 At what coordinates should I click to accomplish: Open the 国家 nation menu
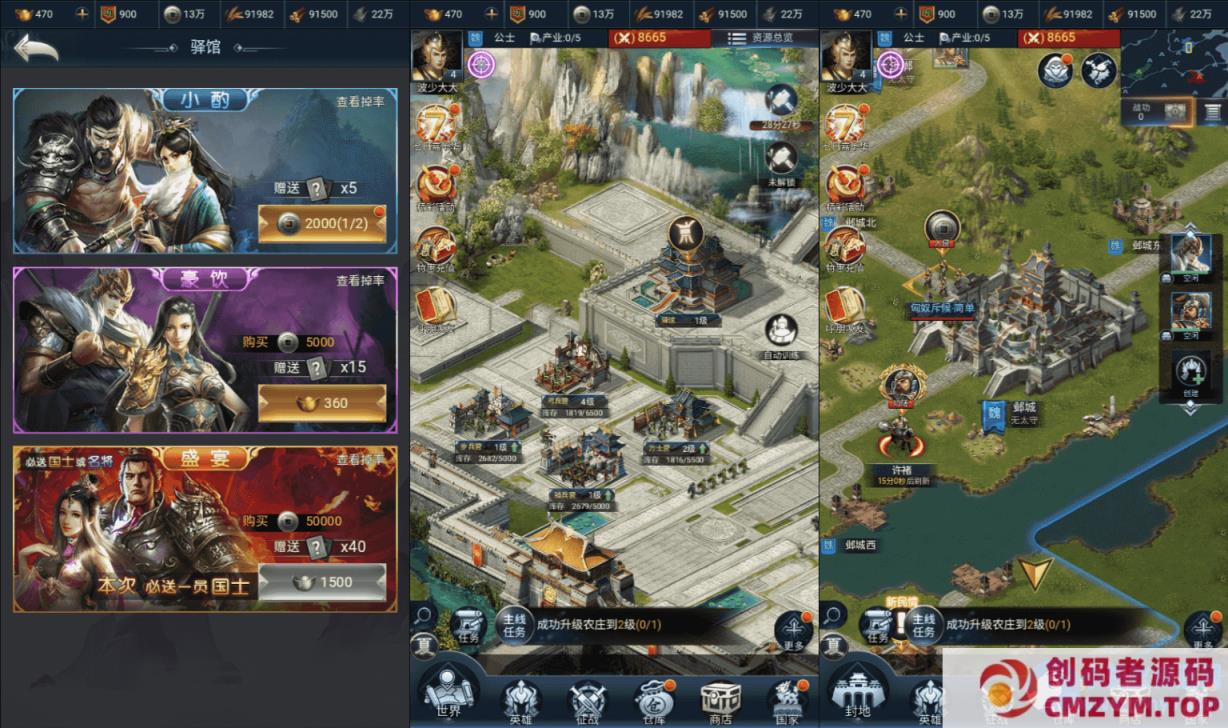point(786,700)
